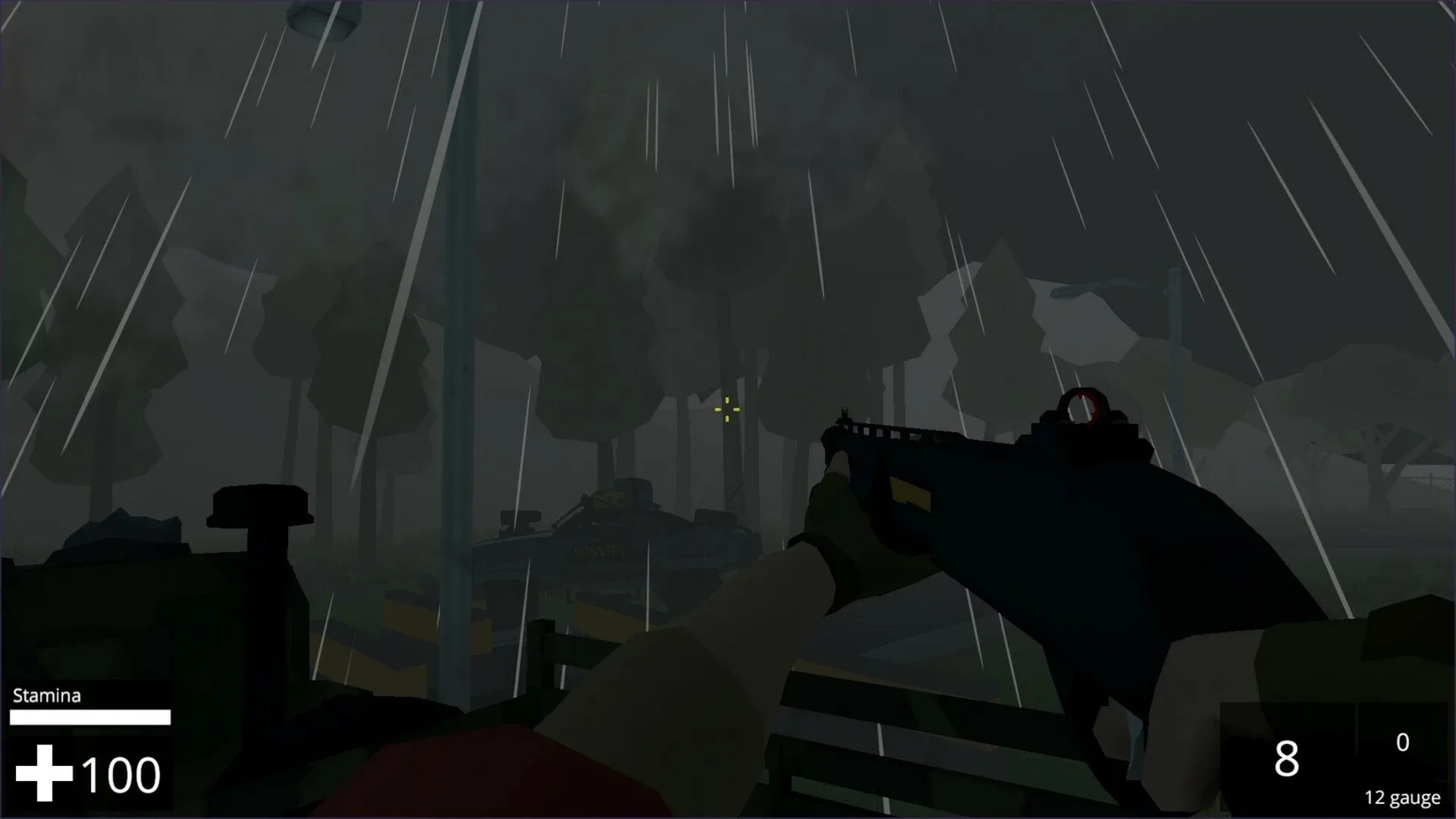Toggle the 12 gauge ammo type indicator
The width and height of the screenshot is (1456, 819).
click(1405, 798)
